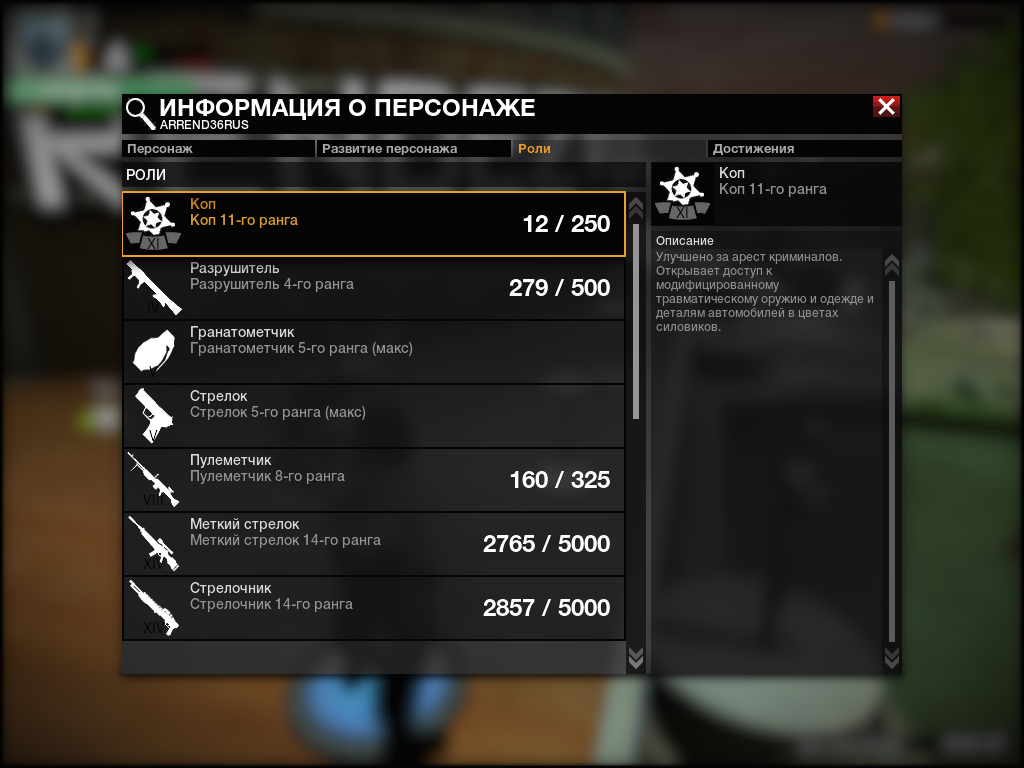1024x768 pixels.
Task: Pick the Стрелок role entry
Action: [373, 416]
